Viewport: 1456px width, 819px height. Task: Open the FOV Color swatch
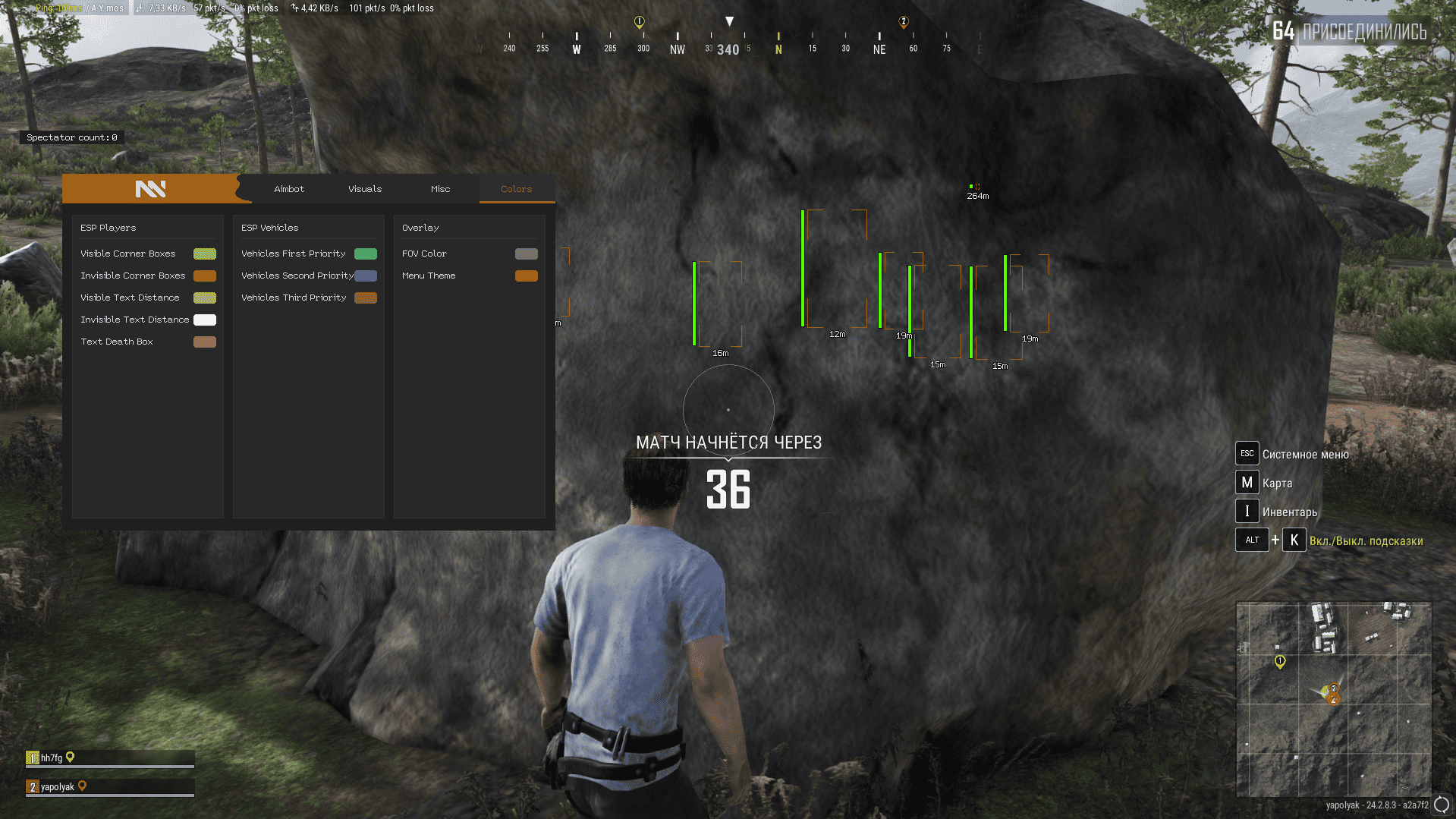(527, 254)
